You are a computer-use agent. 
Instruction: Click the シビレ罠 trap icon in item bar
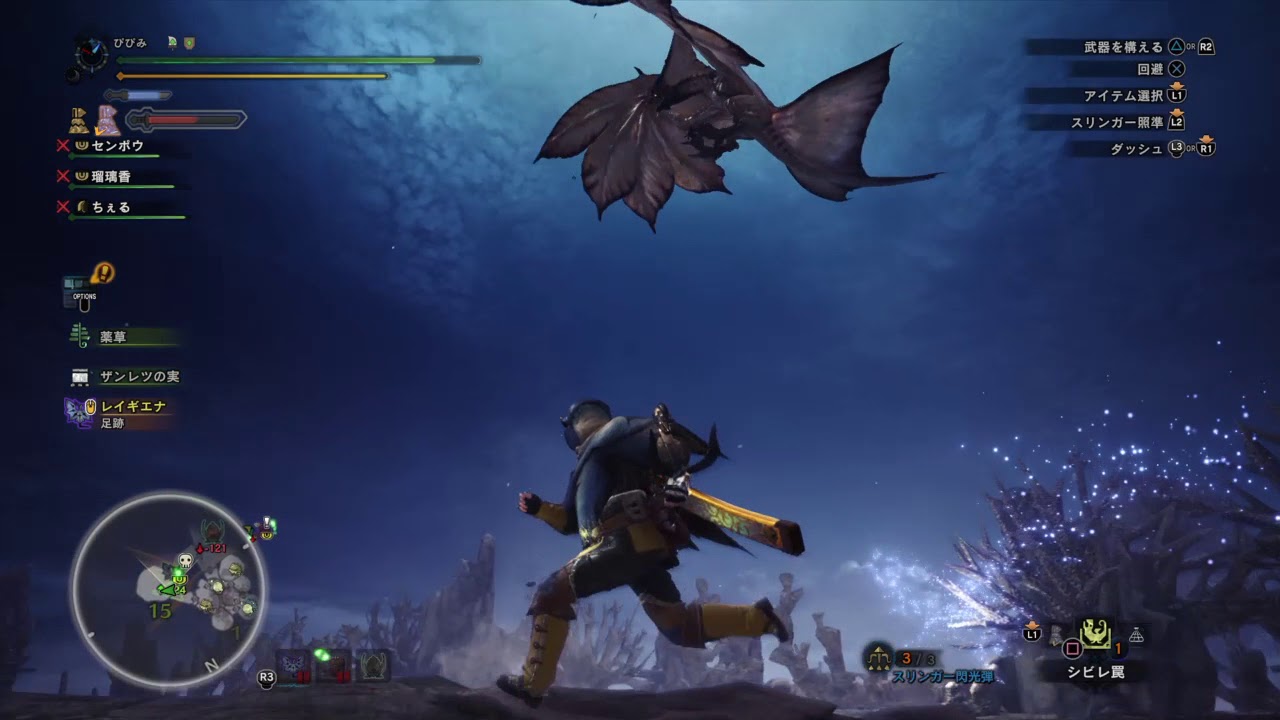tap(1096, 632)
